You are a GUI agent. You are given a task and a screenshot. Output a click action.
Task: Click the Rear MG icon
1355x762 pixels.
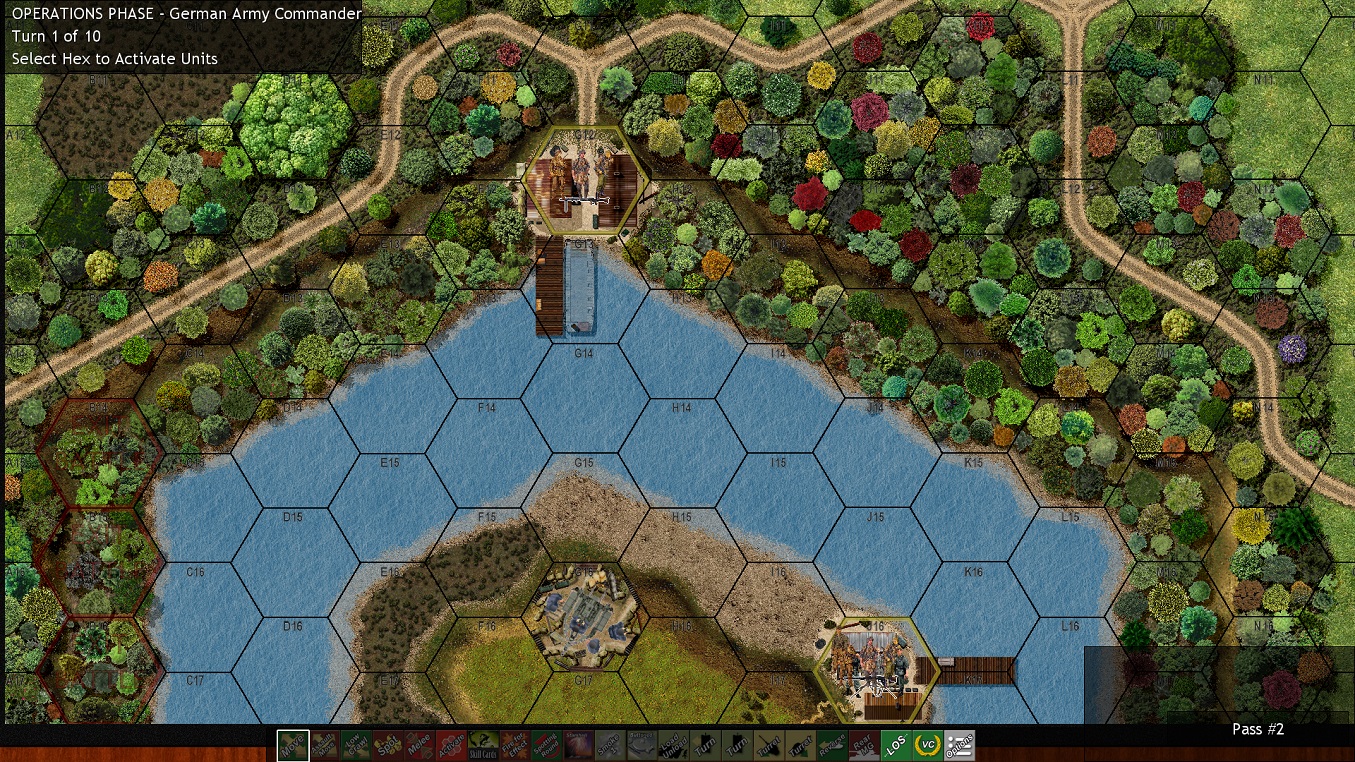pos(864,745)
